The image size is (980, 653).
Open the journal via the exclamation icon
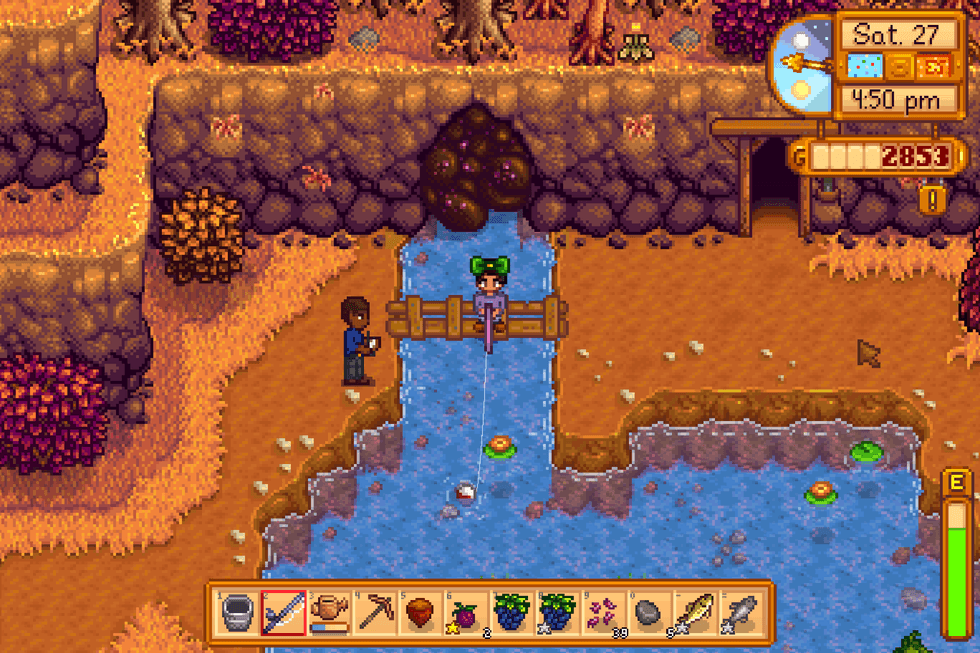[x=933, y=198]
